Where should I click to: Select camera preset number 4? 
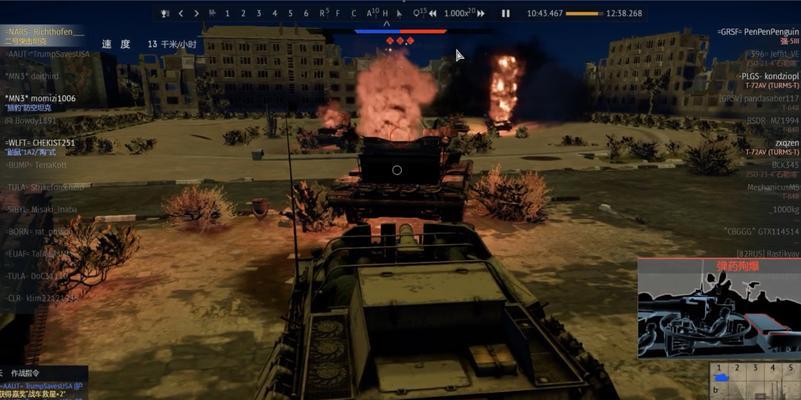(x=275, y=13)
